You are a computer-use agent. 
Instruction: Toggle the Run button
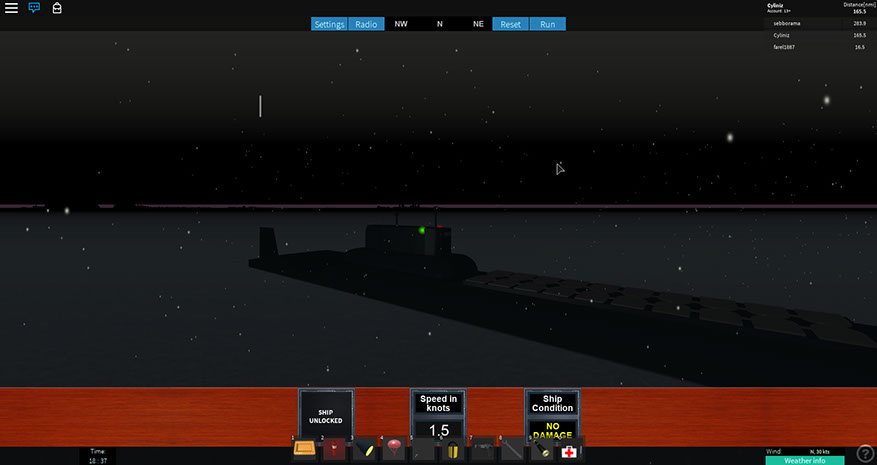[547, 24]
